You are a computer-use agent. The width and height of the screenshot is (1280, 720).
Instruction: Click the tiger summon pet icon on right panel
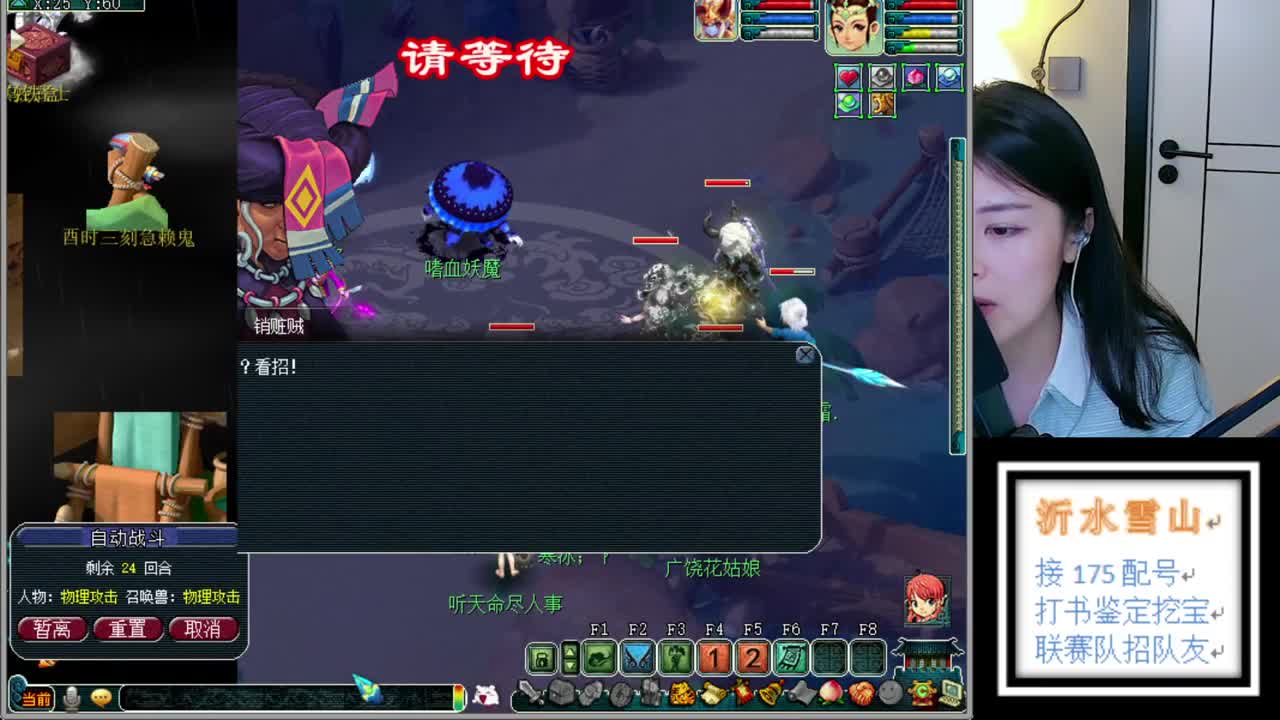[882, 106]
